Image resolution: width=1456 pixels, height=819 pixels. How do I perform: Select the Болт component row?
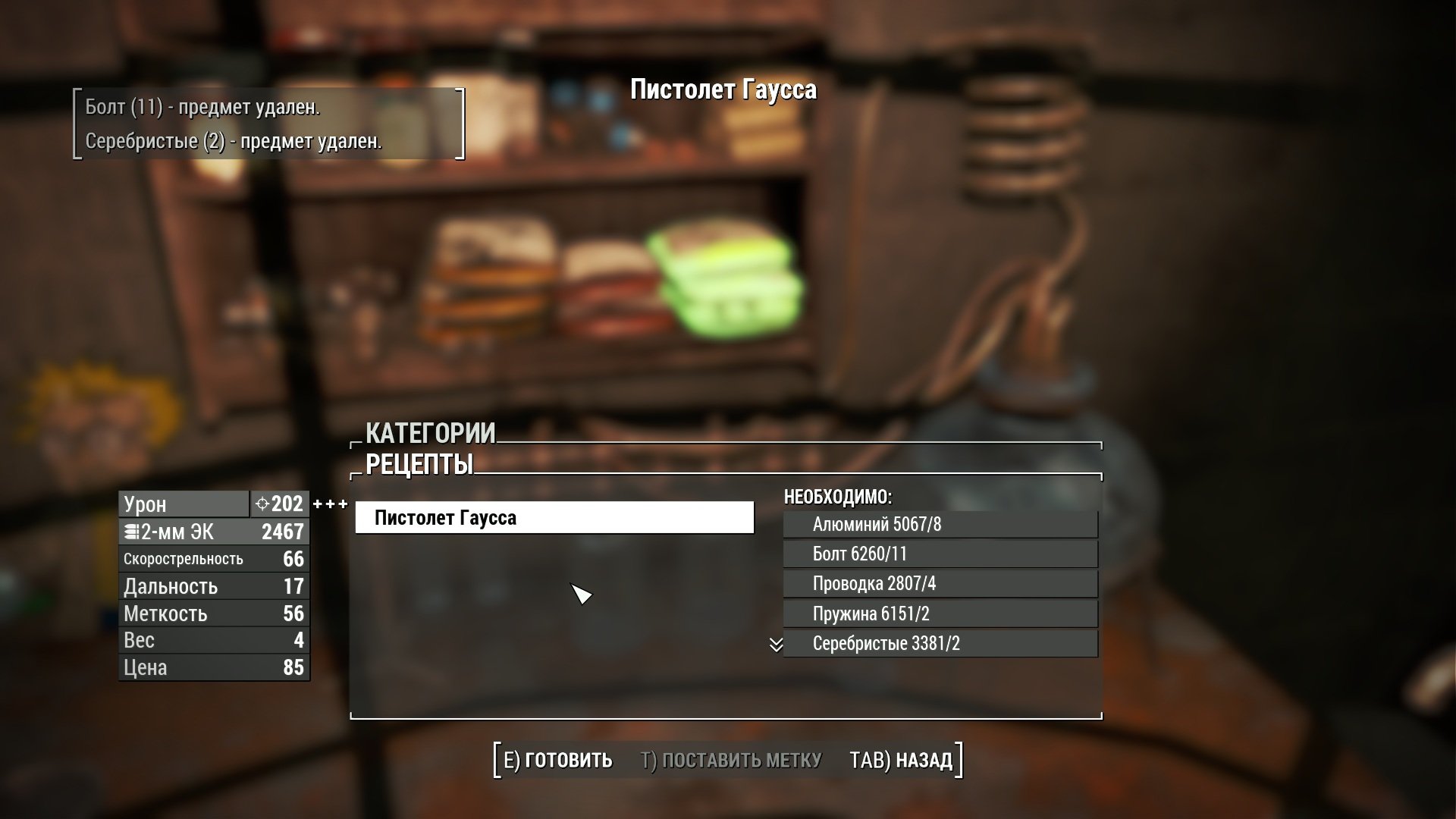[940, 554]
